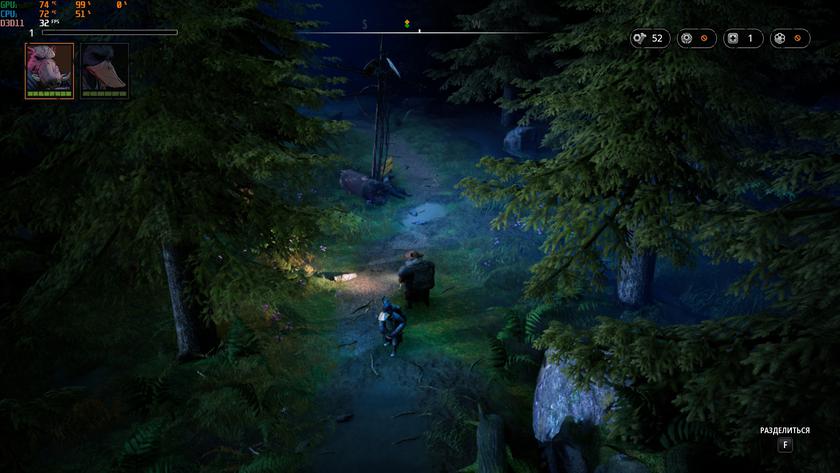
Task: Select the boar character portrait
Action: [49, 70]
